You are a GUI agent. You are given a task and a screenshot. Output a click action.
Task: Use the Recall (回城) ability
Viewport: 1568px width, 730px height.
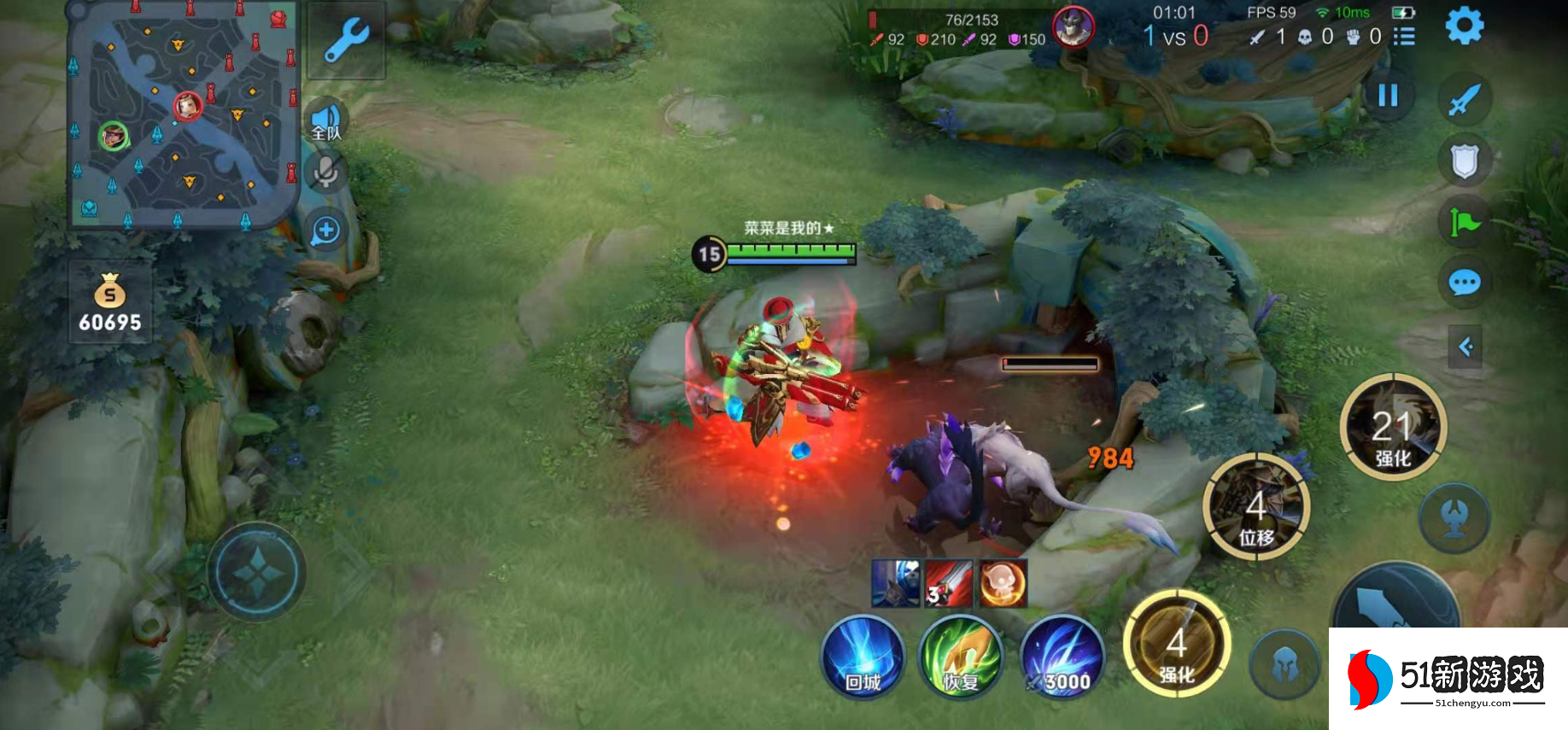click(863, 658)
